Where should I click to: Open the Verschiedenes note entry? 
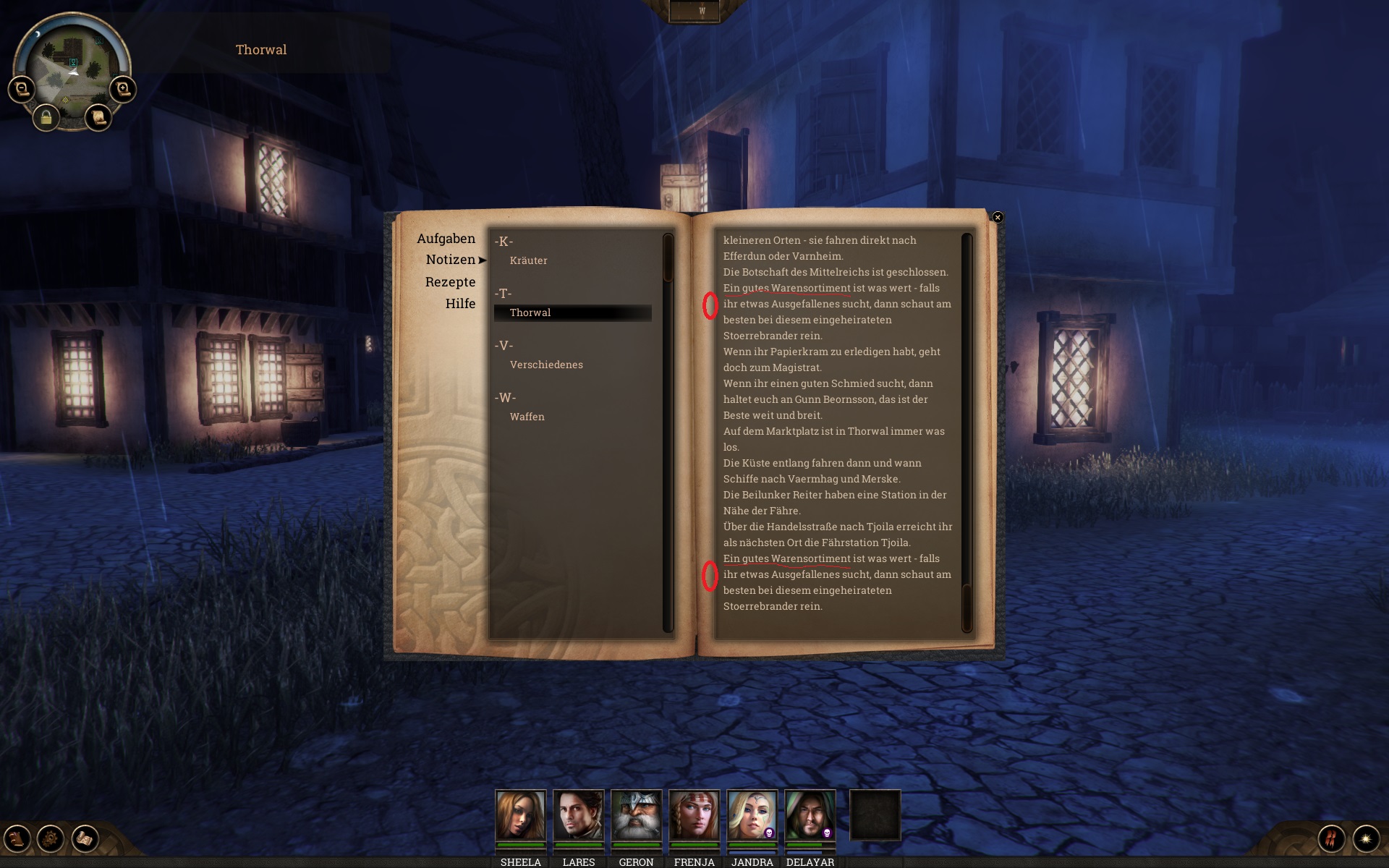[x=546, y=365]
